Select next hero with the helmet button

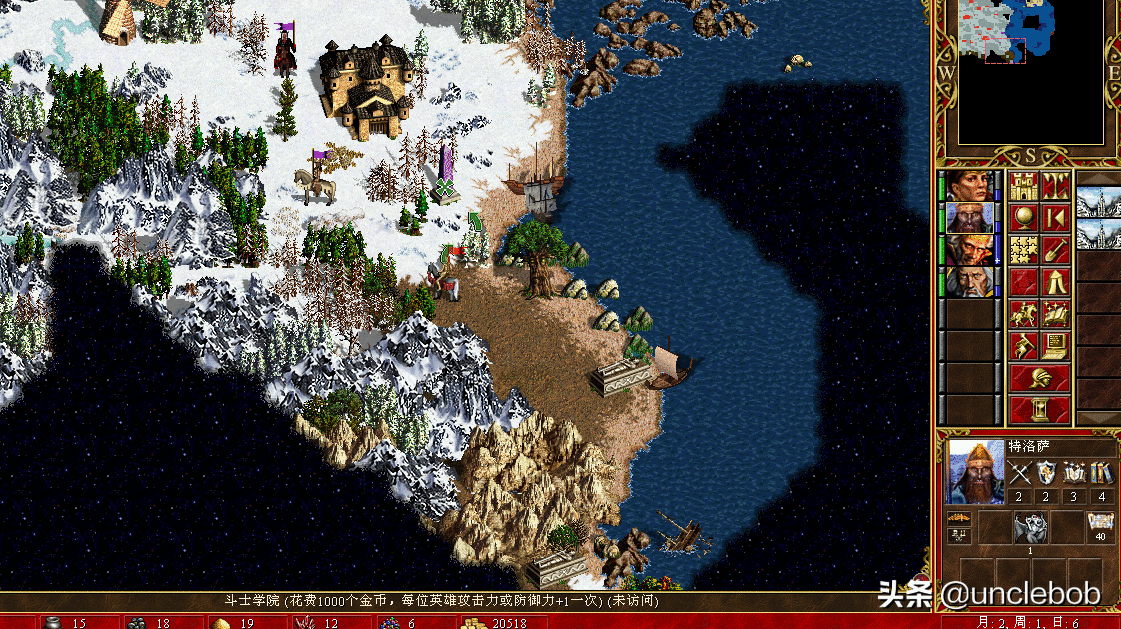[x=1040, y=378]
